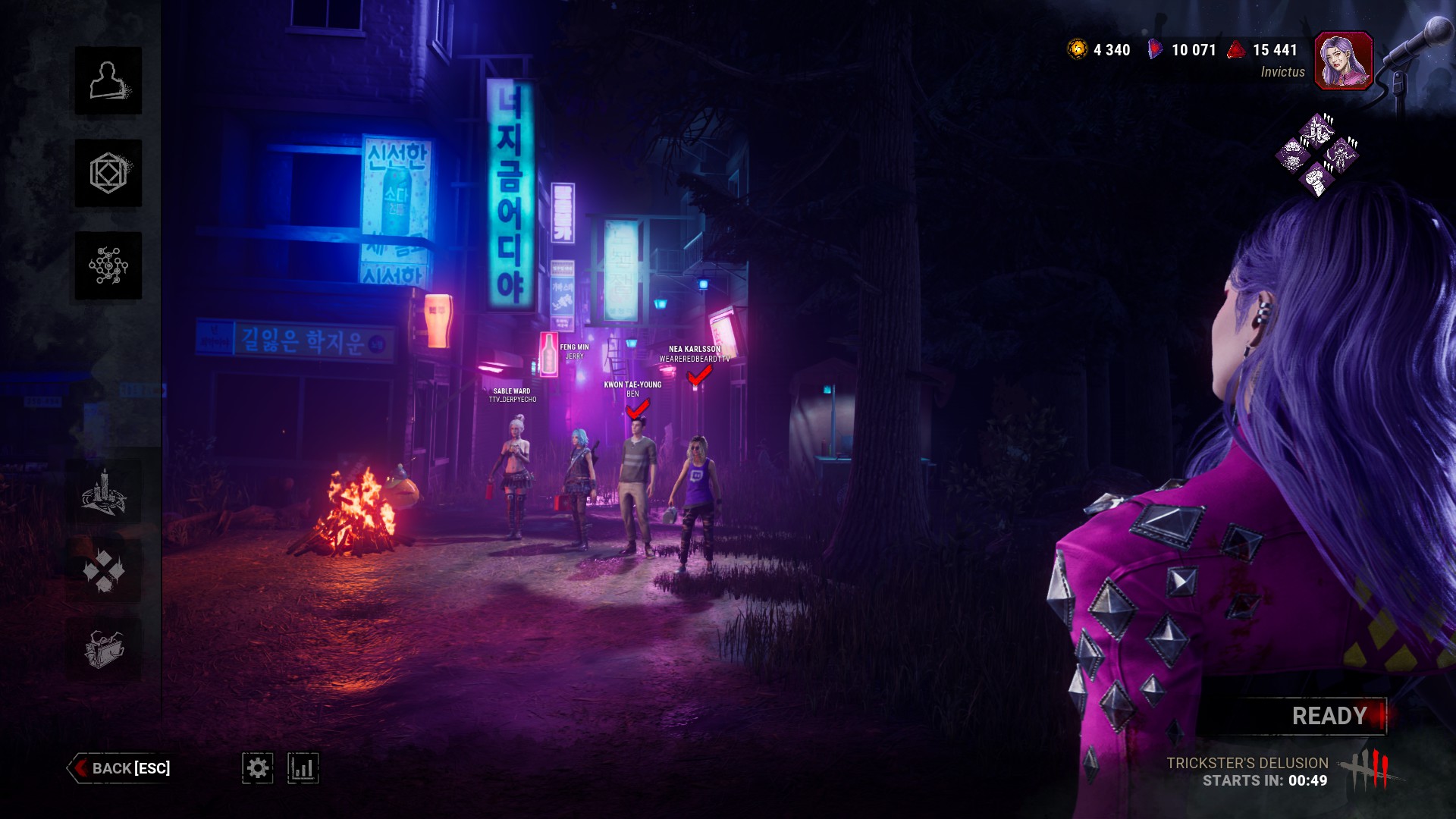Open the four-diamonds icon in sidebar
Image resolution: width=1456 pixels, height=819 pixels.
[x=104, y=570]
